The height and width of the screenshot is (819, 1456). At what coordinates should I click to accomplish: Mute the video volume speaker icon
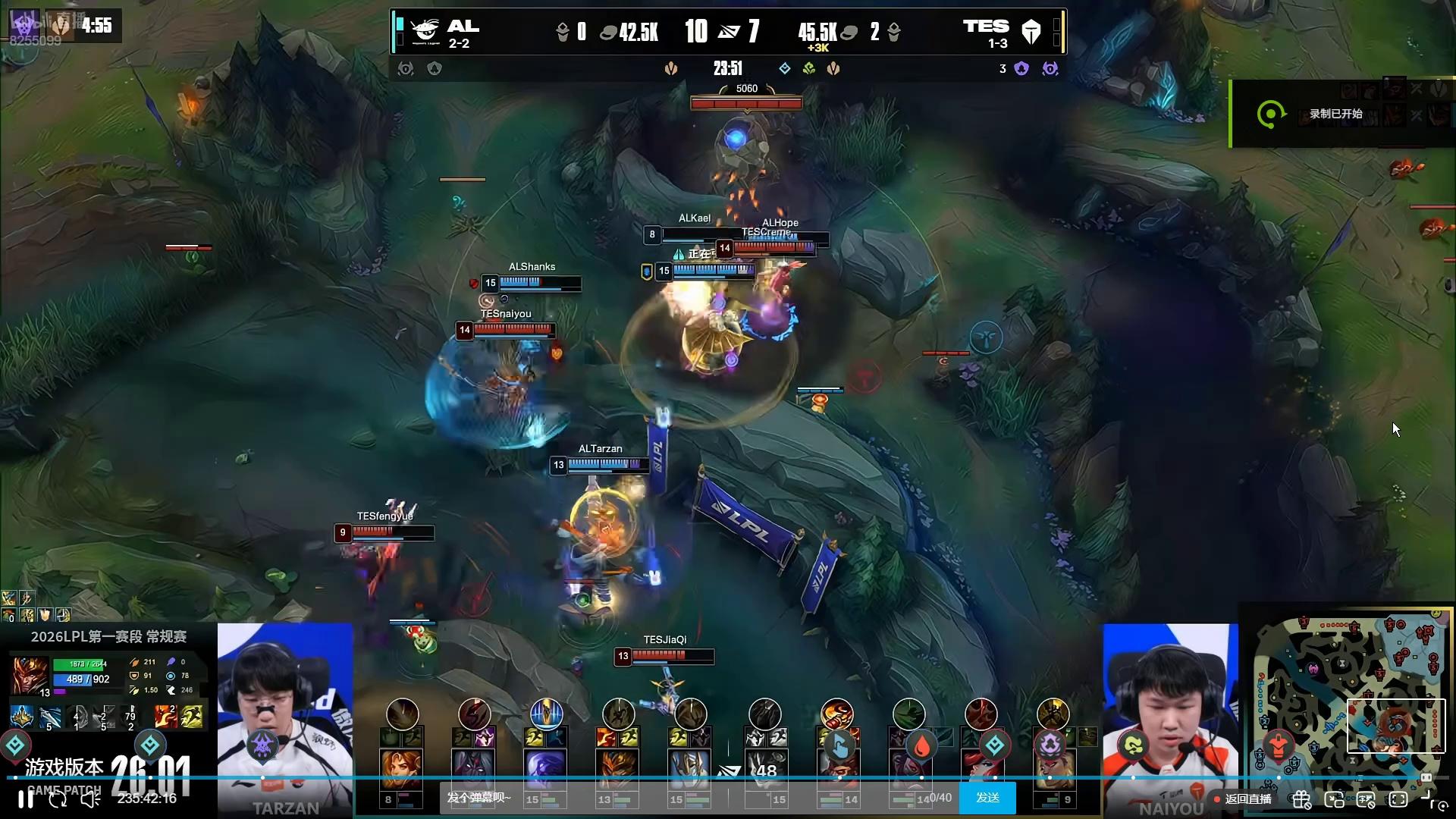pyautogui.click(x=90, y=799)
